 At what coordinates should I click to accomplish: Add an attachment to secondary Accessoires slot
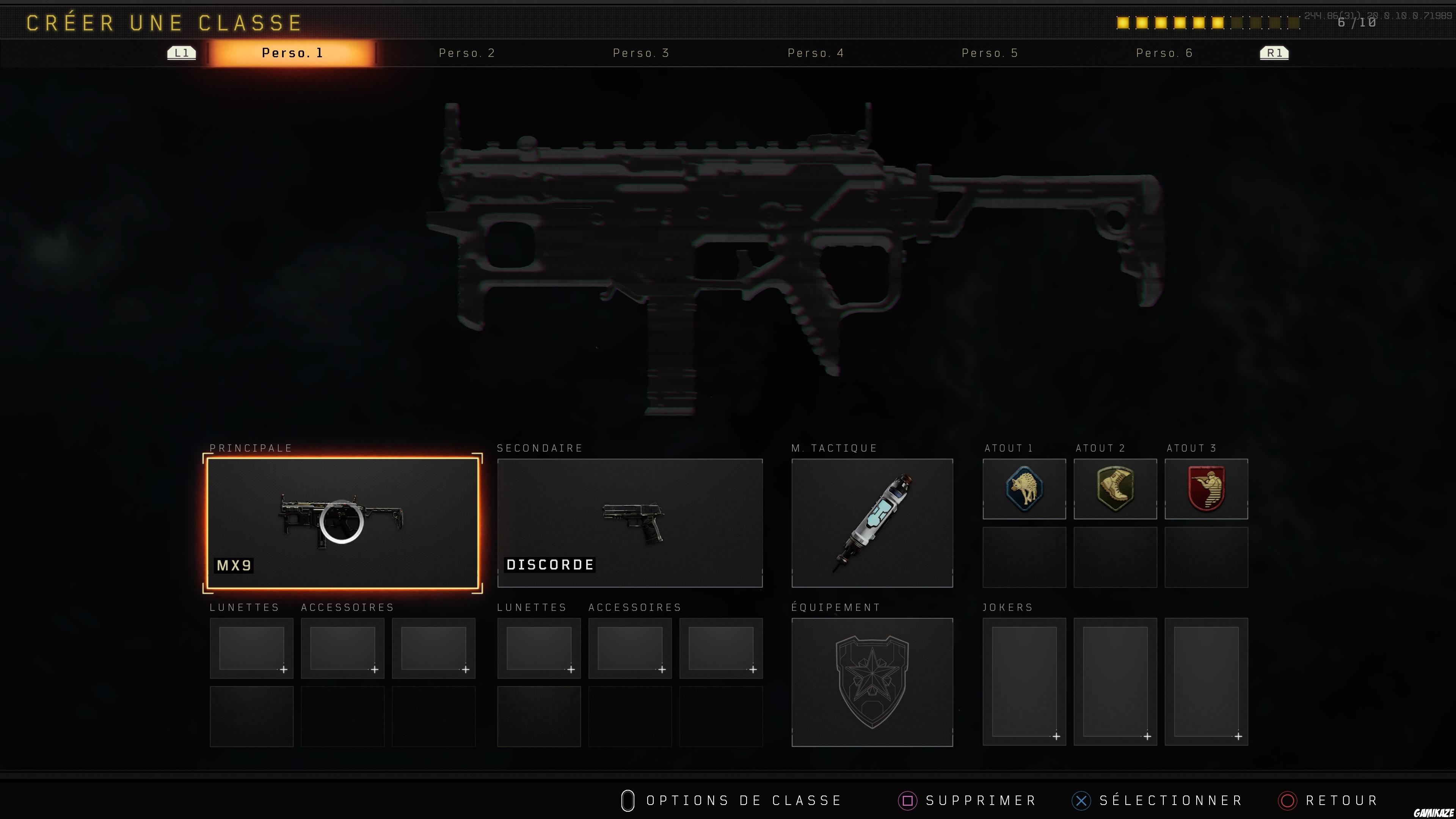tap(630, 648)
